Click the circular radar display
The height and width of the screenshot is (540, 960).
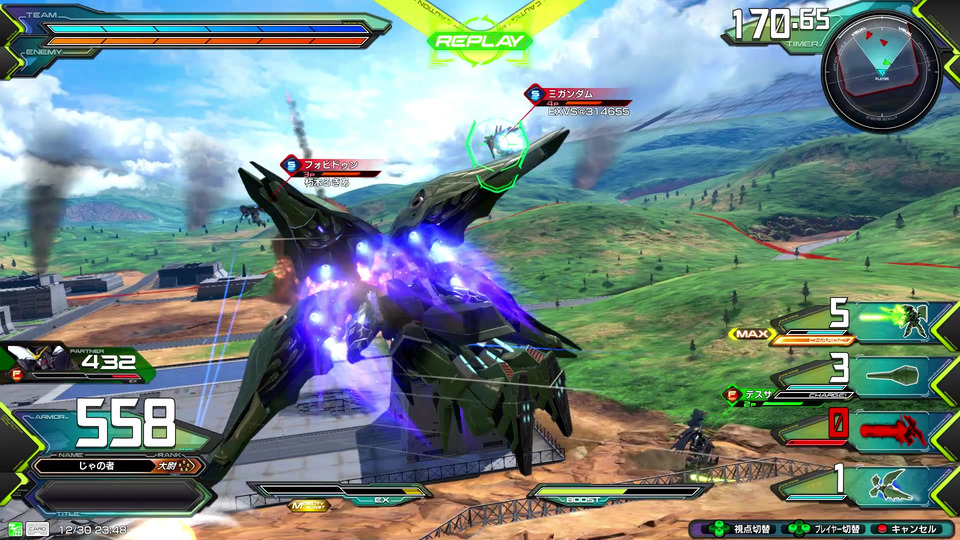[881, 71]
